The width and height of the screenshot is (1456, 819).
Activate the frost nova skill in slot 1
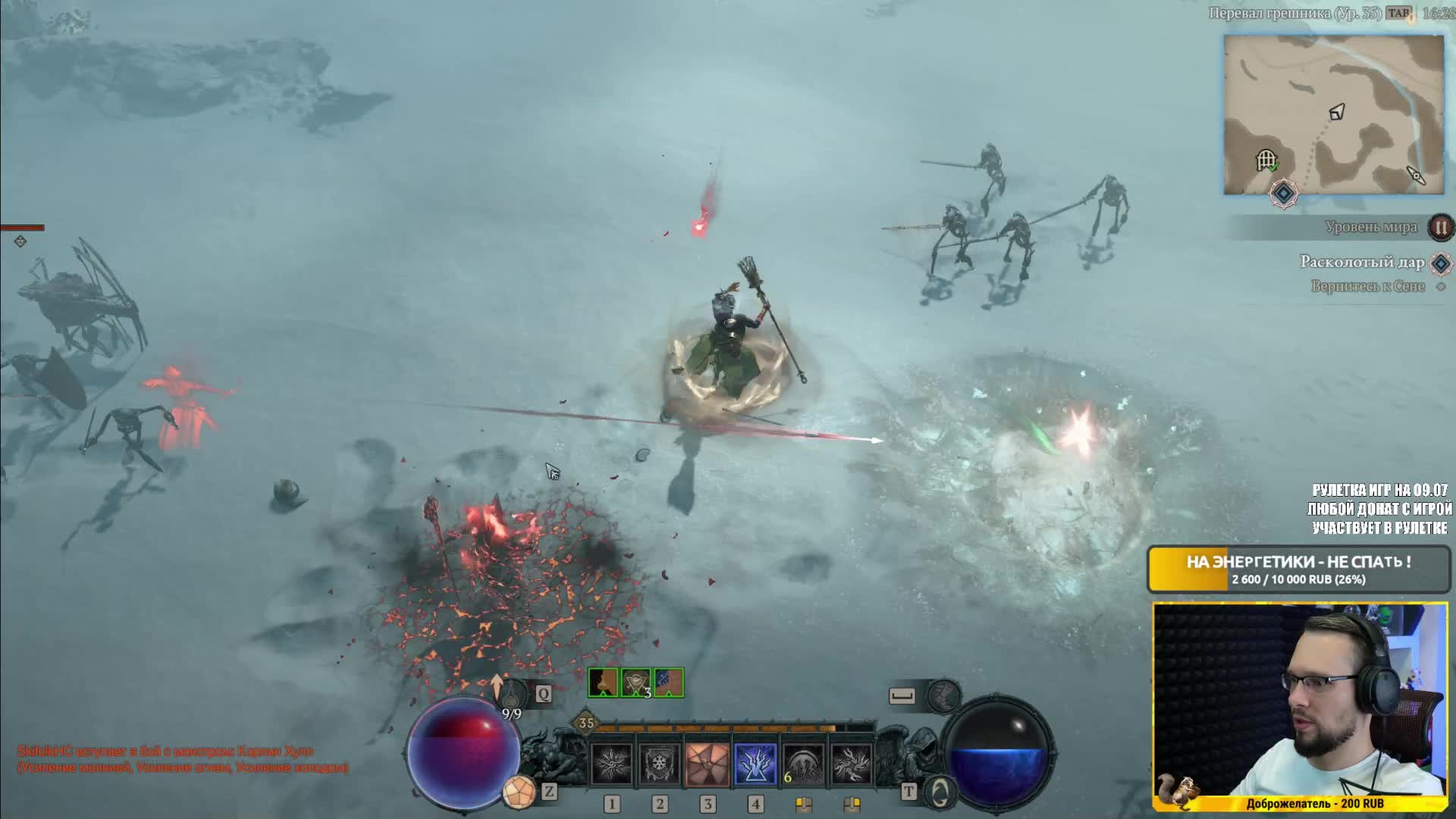pyautogui.click(x=612, y=763)
